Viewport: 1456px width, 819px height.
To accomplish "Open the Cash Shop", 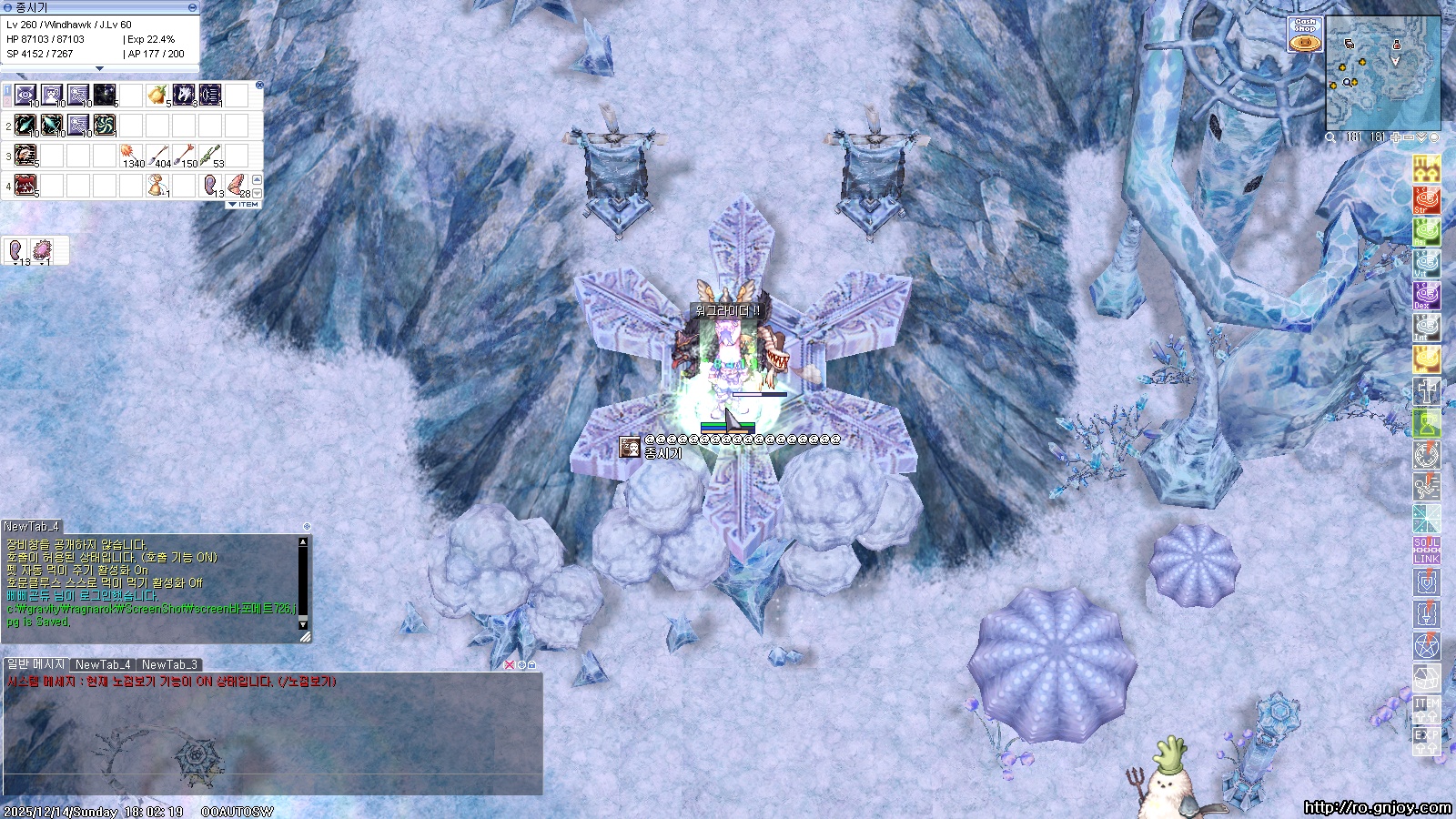I will (1305, 35).
